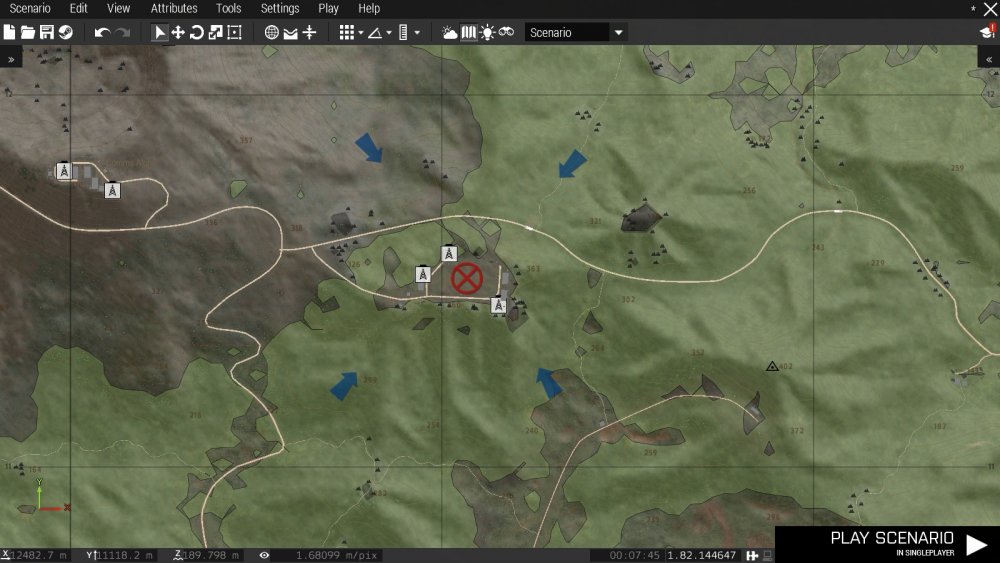
Task: Open the Edit menu
Action: [x=79, y=8]
